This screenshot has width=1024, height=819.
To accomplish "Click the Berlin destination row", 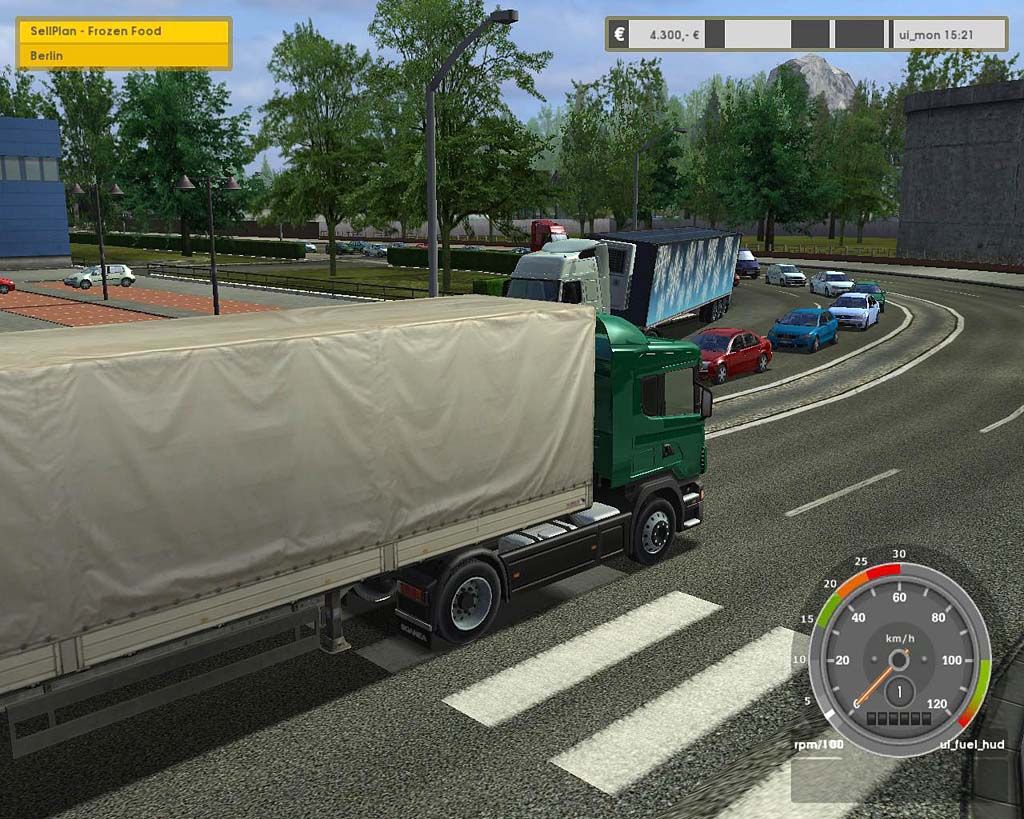I will click(x=124, y=56).
